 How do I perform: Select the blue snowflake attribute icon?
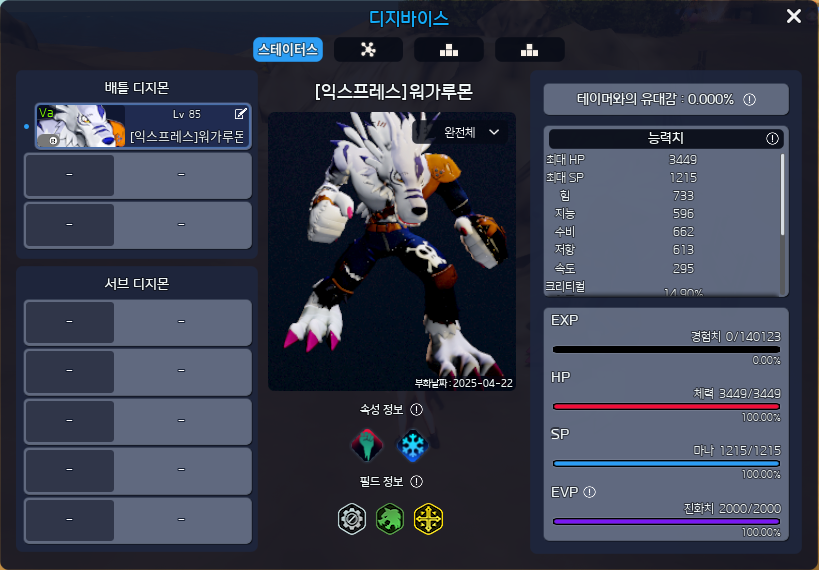pyautogui.click(x=411, y=445)
